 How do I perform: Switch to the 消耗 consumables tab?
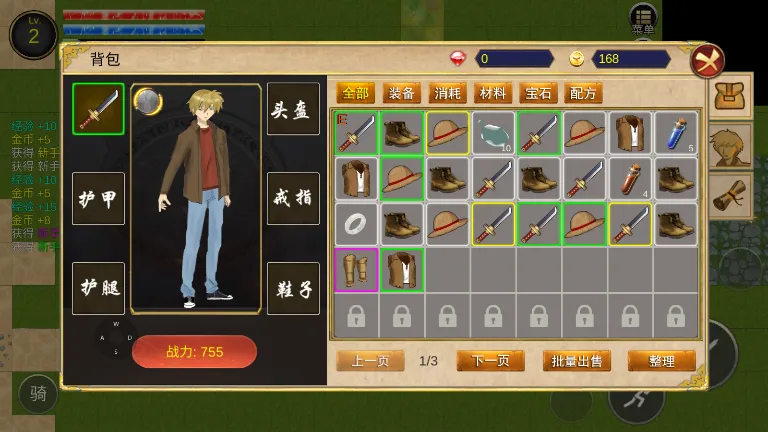[448, 93]
